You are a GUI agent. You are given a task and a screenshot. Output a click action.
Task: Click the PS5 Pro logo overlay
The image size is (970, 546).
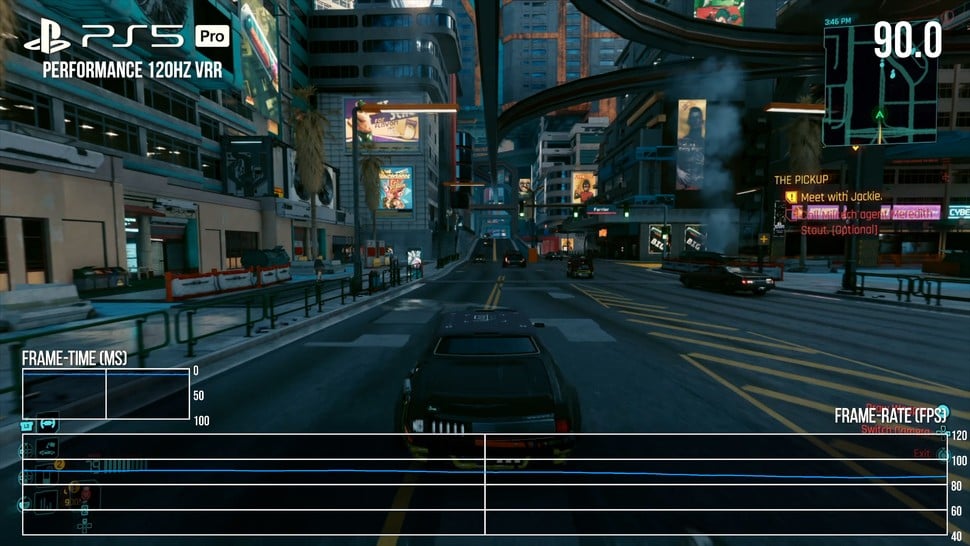click(127, 37)
